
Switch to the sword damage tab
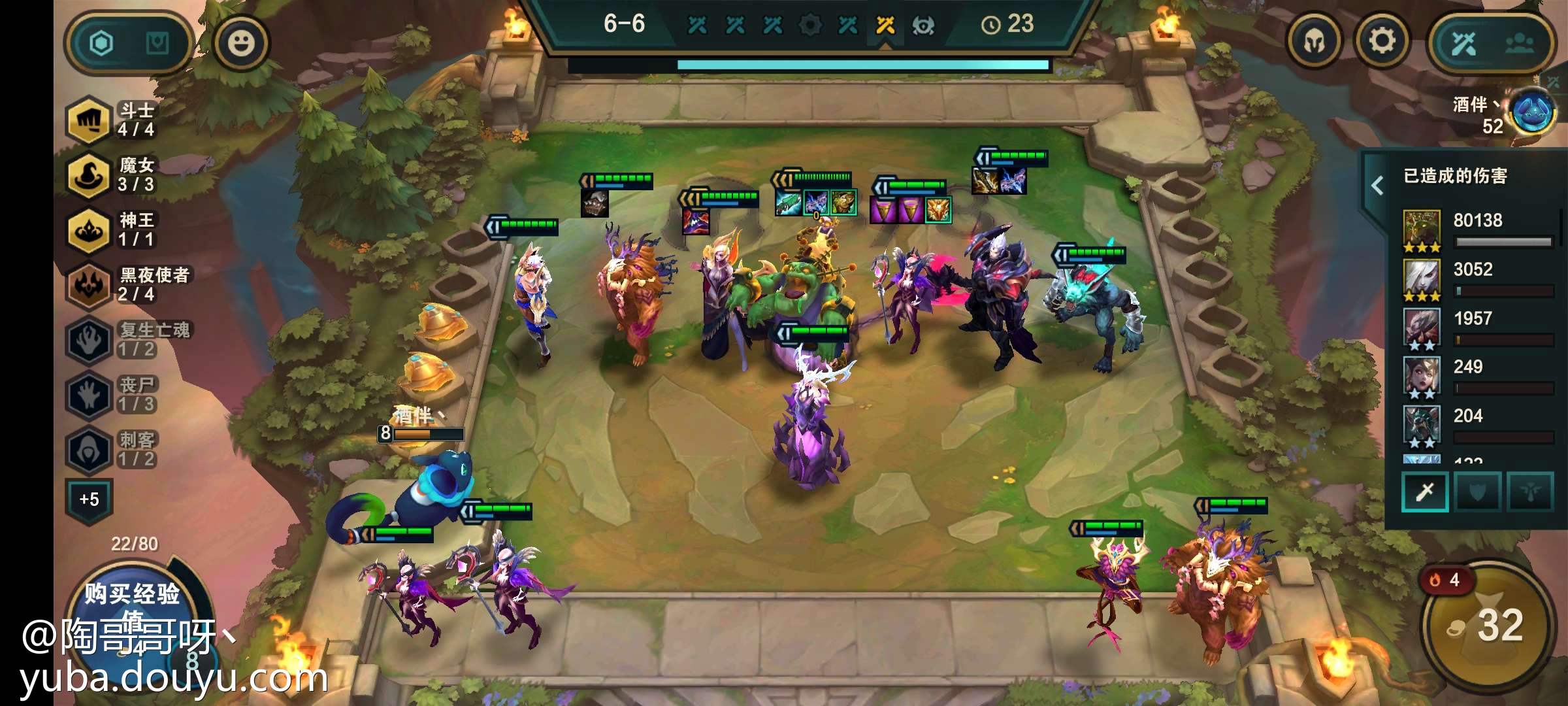(x=1425, y=492)
